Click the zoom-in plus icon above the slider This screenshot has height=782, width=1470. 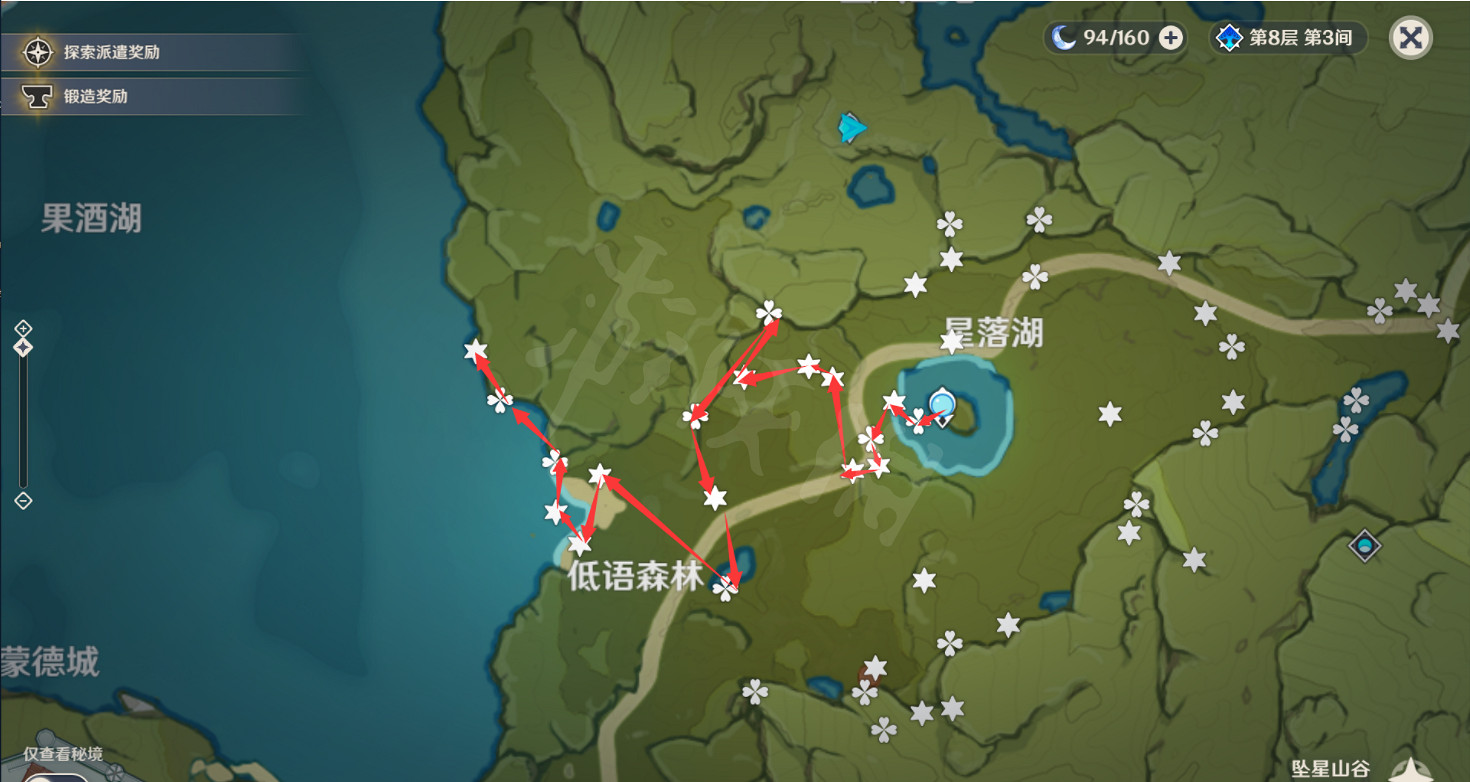22,326
